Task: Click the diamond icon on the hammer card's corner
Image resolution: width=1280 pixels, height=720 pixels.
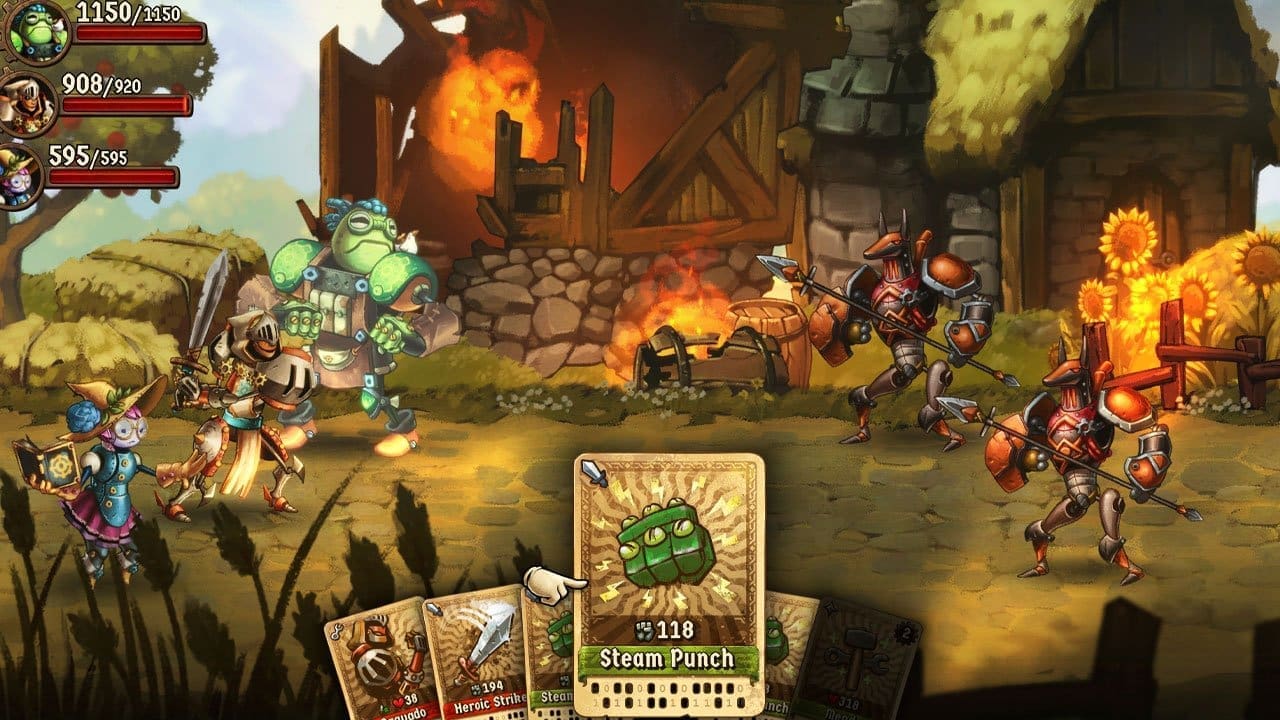Action: [x=831, y=609]
